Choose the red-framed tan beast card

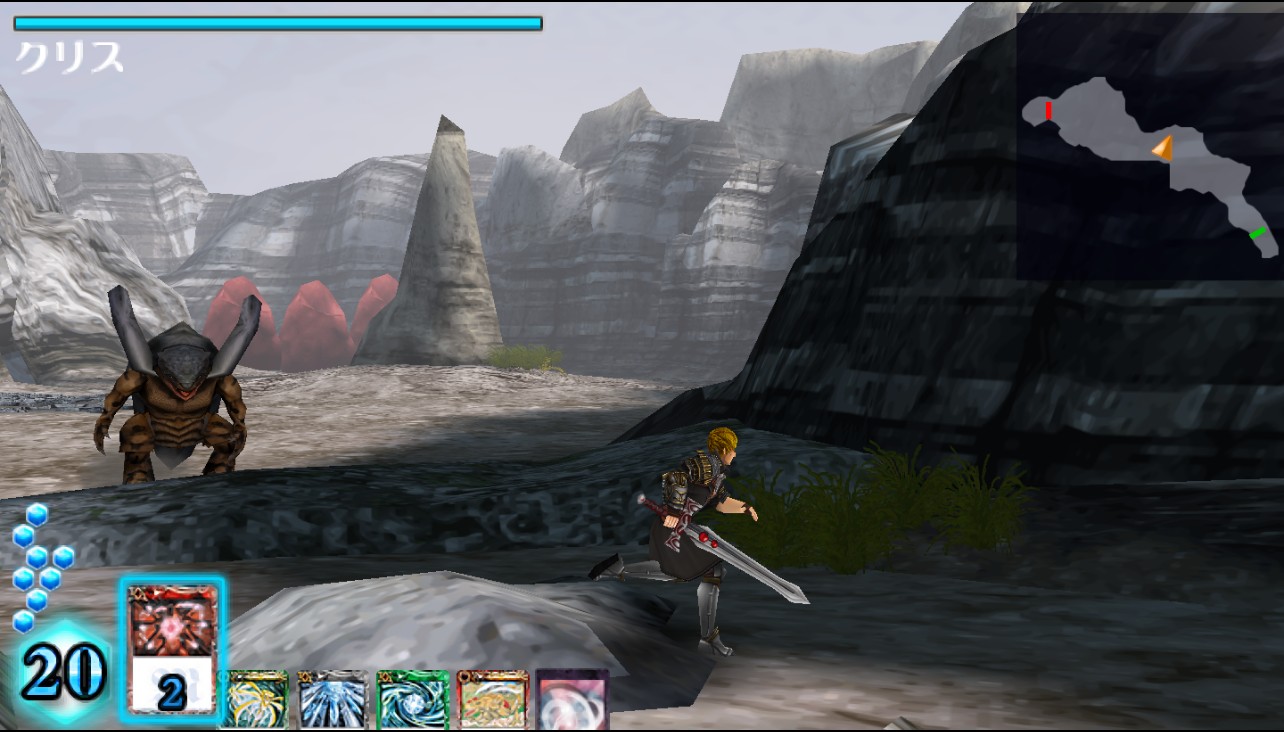point(492,700)
